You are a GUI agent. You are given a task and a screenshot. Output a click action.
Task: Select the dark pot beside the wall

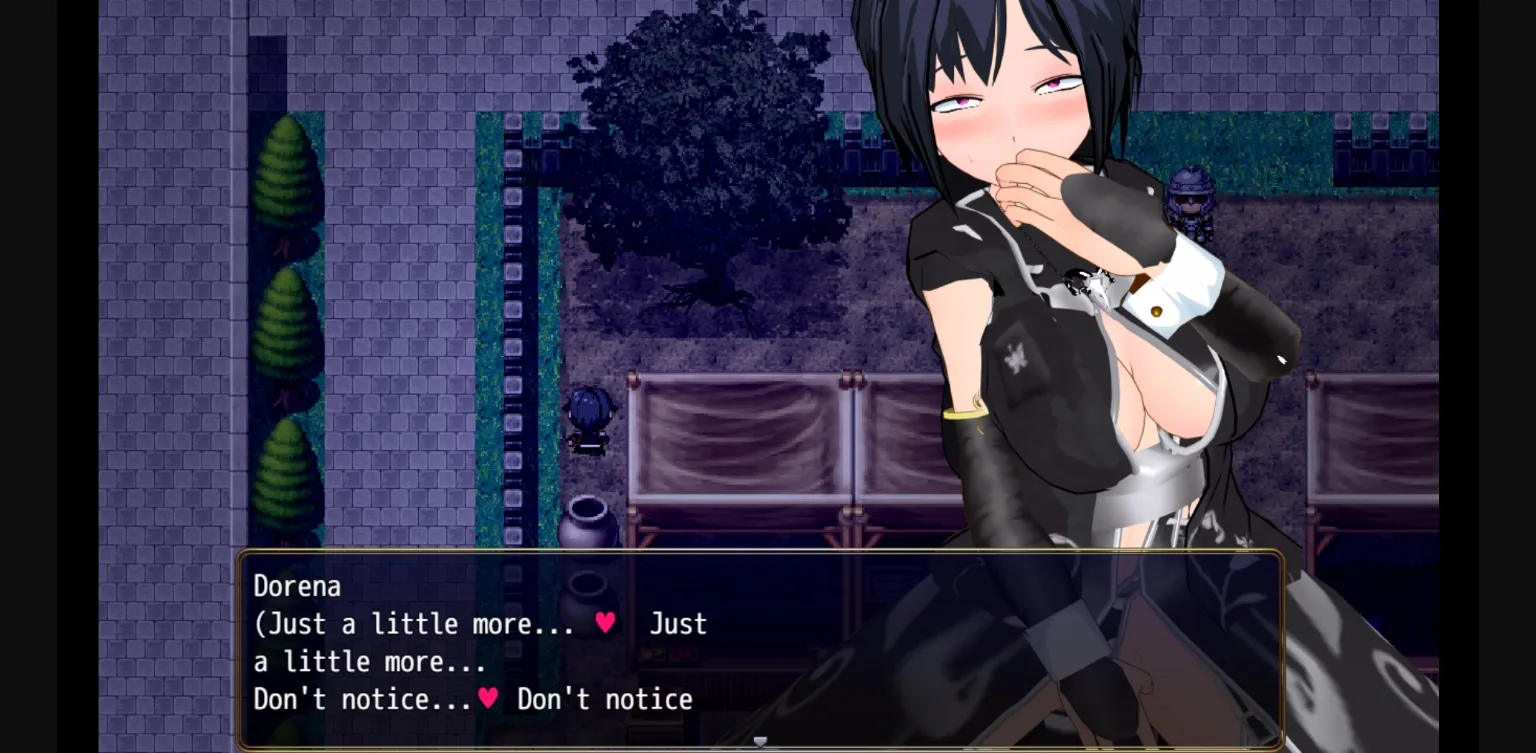pyautogui.click(x=589, y=520)
